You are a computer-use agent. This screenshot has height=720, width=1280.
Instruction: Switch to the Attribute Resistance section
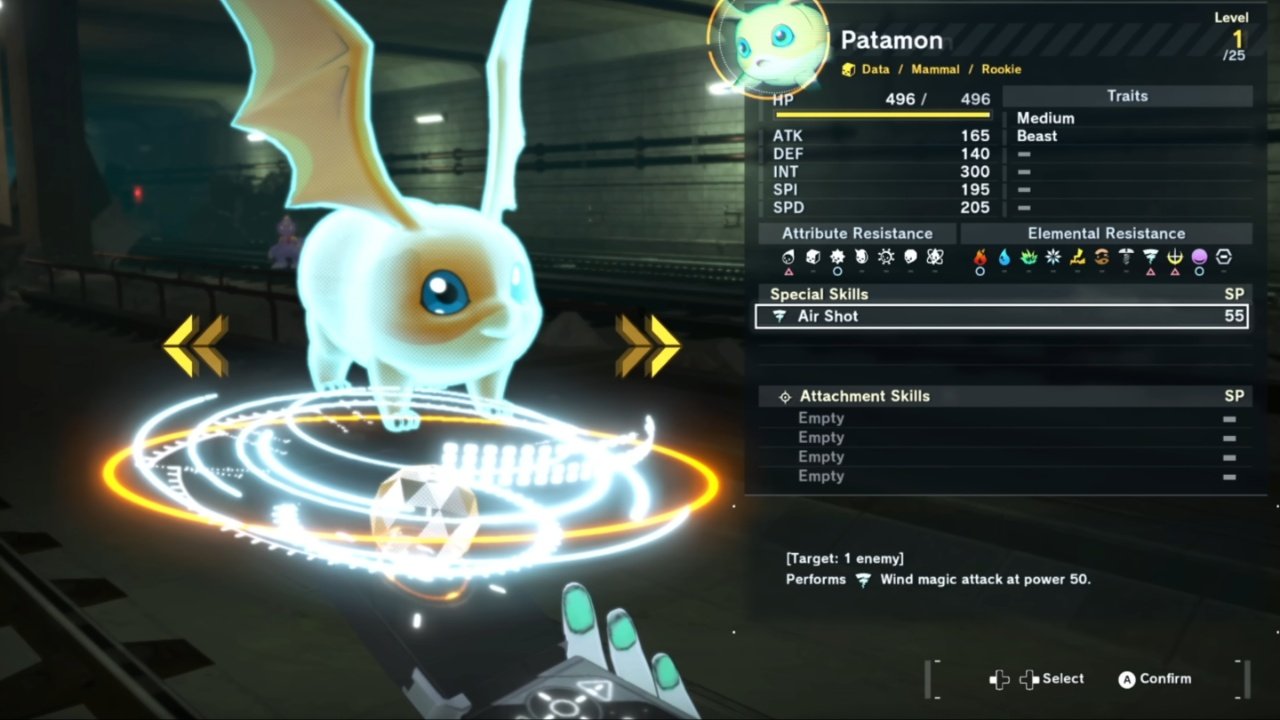coord(857,232)
